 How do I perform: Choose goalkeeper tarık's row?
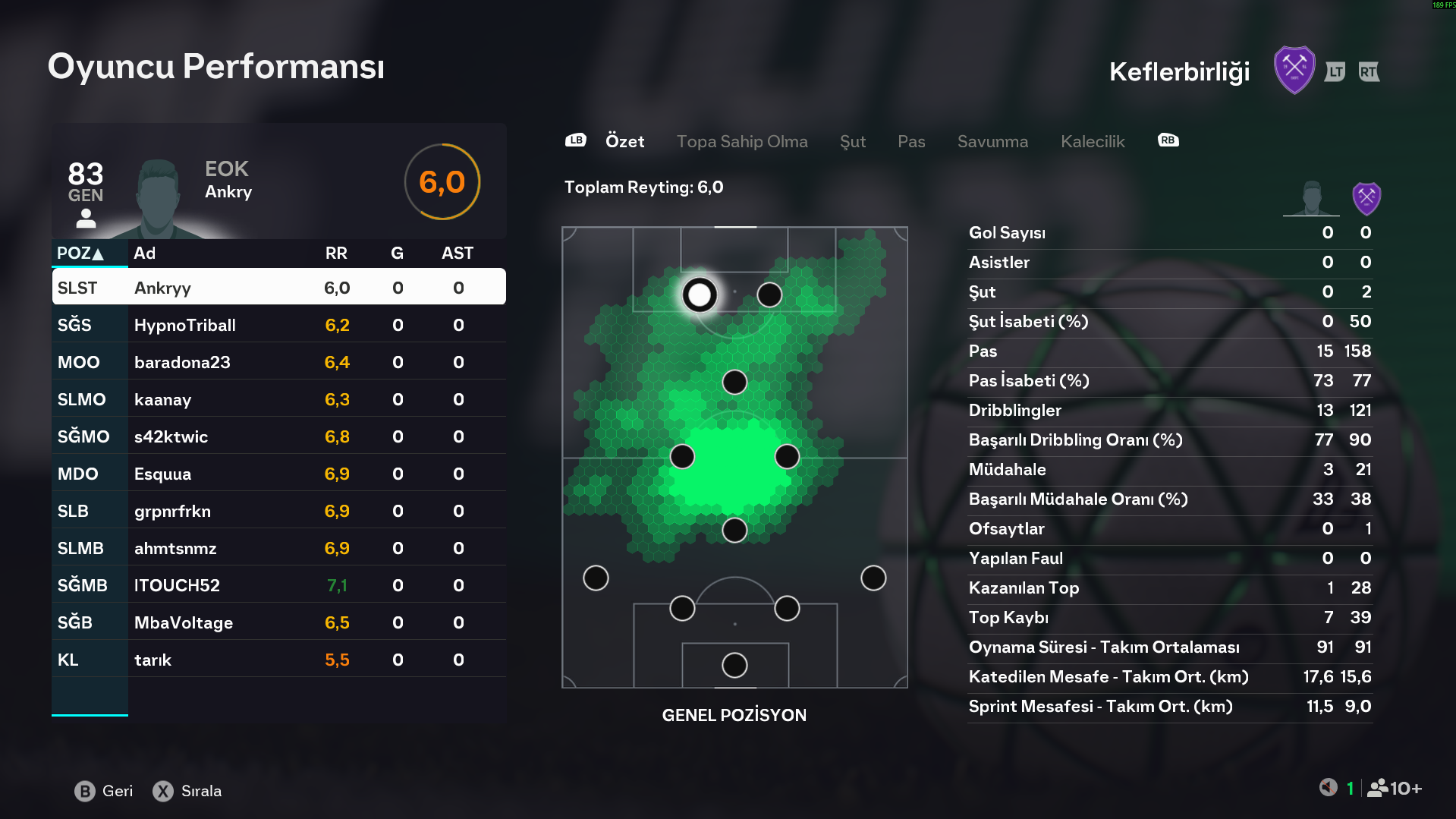(x=278, y=660)
